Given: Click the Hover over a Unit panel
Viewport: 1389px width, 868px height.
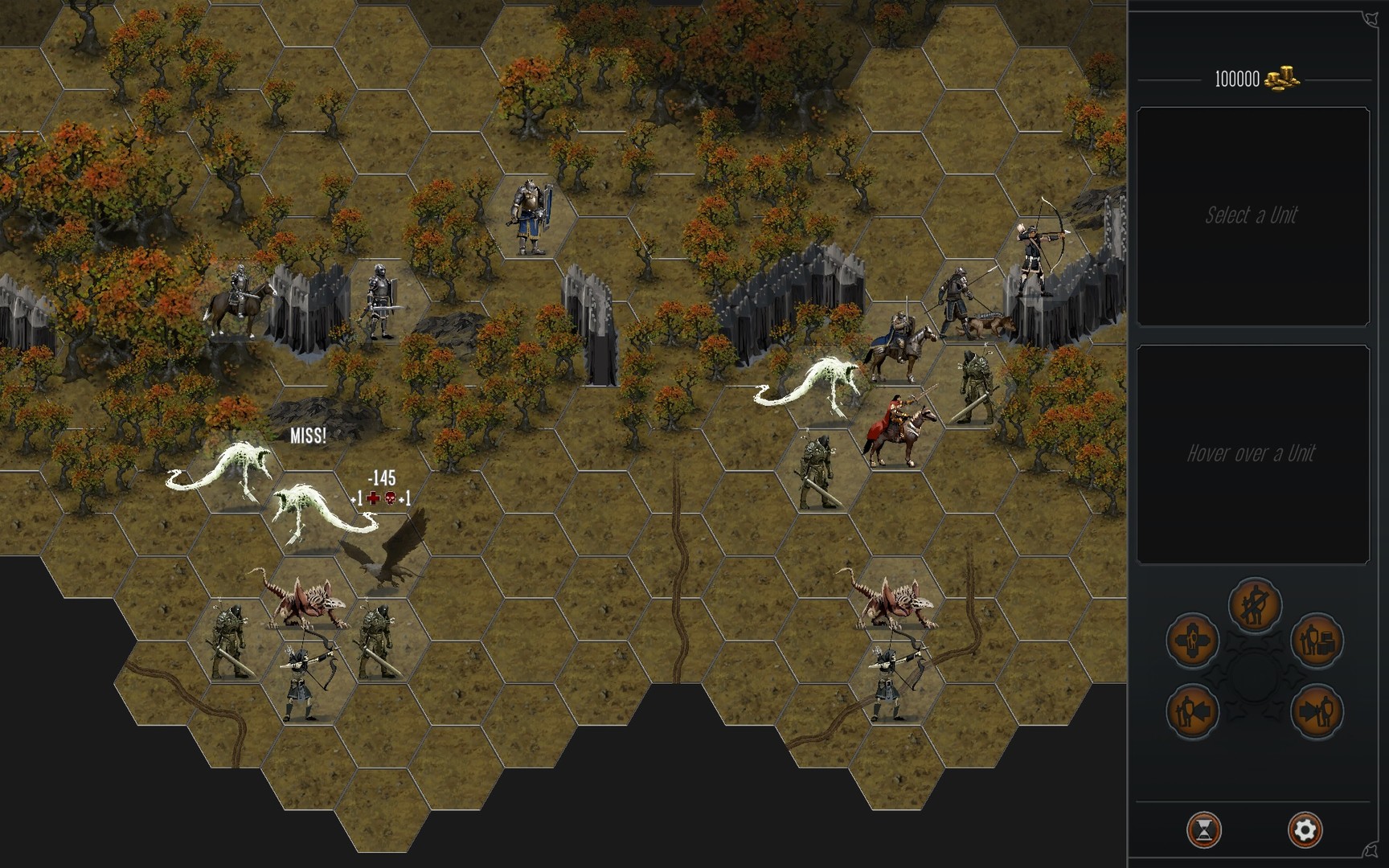Looking at the screenshot, I should pos(1252,453).
